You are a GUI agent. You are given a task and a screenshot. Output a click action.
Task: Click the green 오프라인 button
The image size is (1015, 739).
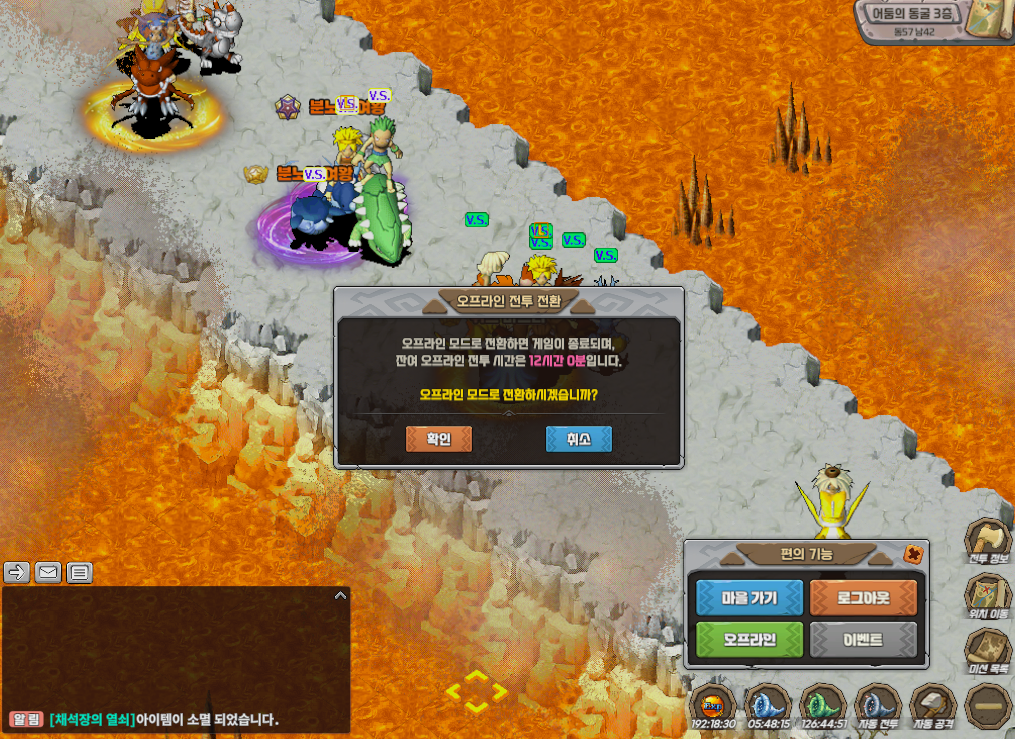(x=749, y=639)
